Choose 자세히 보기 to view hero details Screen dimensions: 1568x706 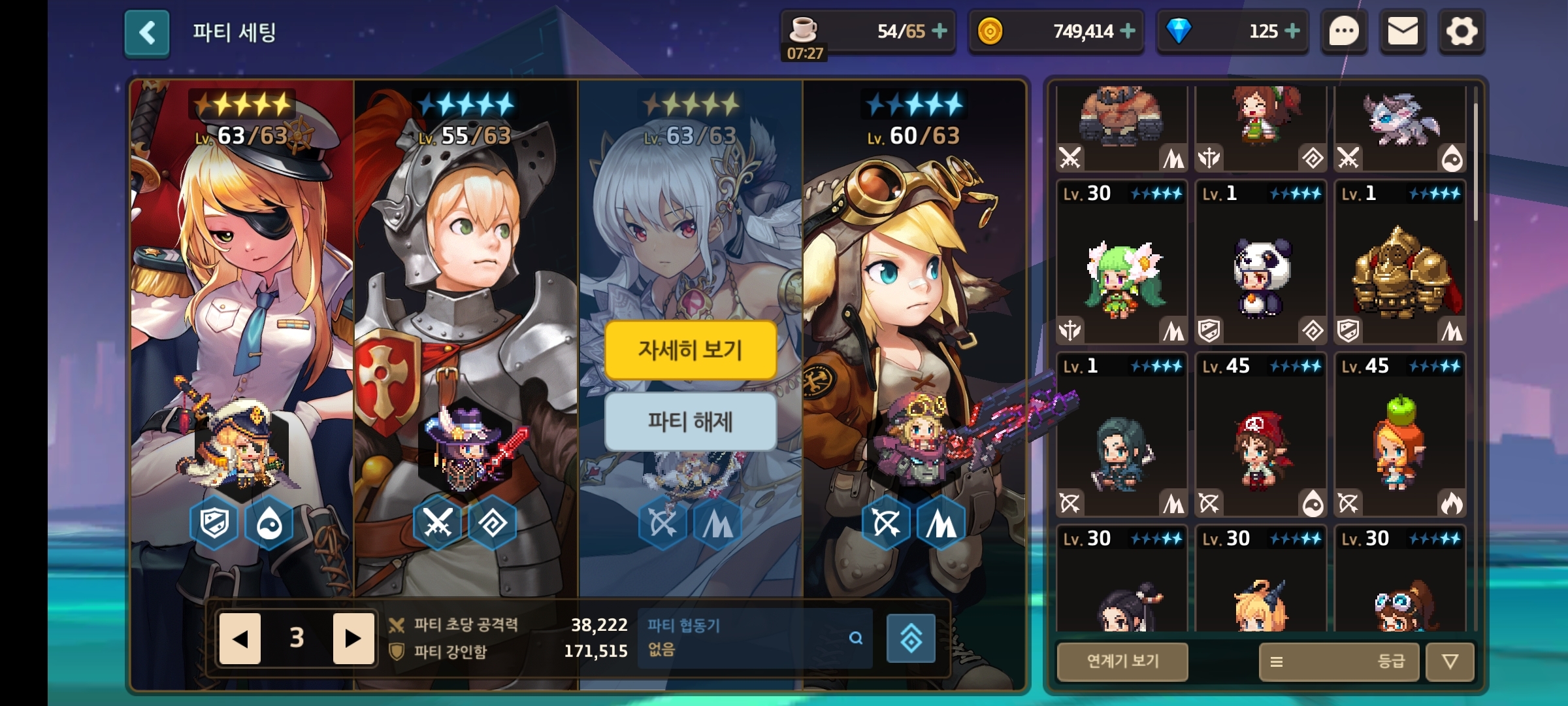691,350
